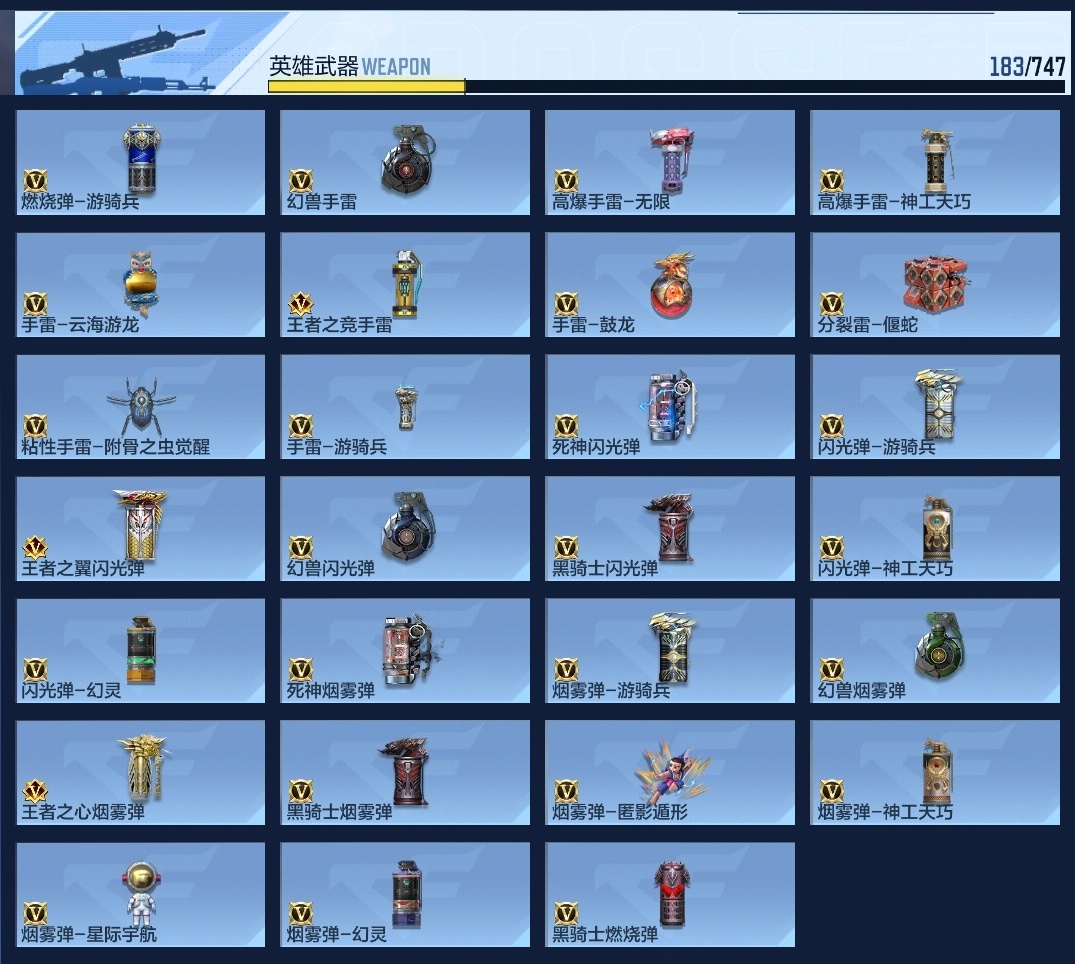Open the 分裂雷-偃蛇 cube grenade tile
Image resolution: width=1075 pixels, height=964 pixels.
tap(935, 284)
